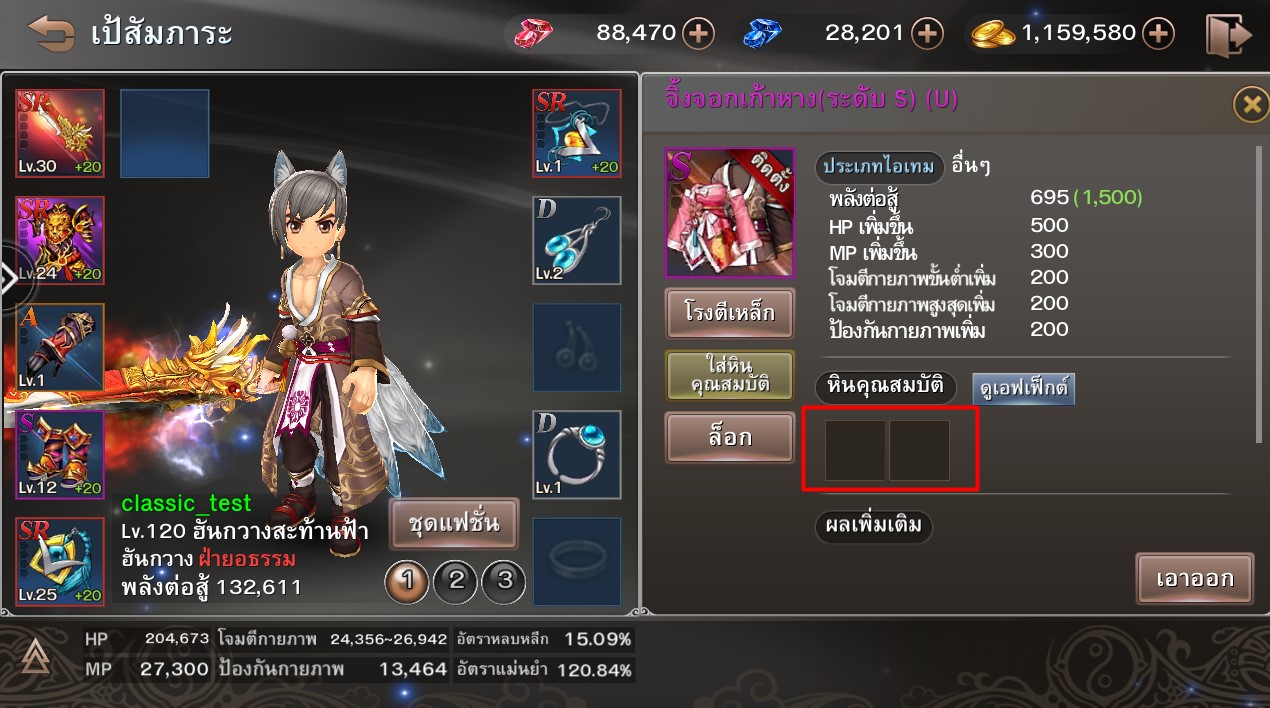Unequip item using เอาออก button
Viewport: 1270px width, 708px height.
(x=1194, y=578)
